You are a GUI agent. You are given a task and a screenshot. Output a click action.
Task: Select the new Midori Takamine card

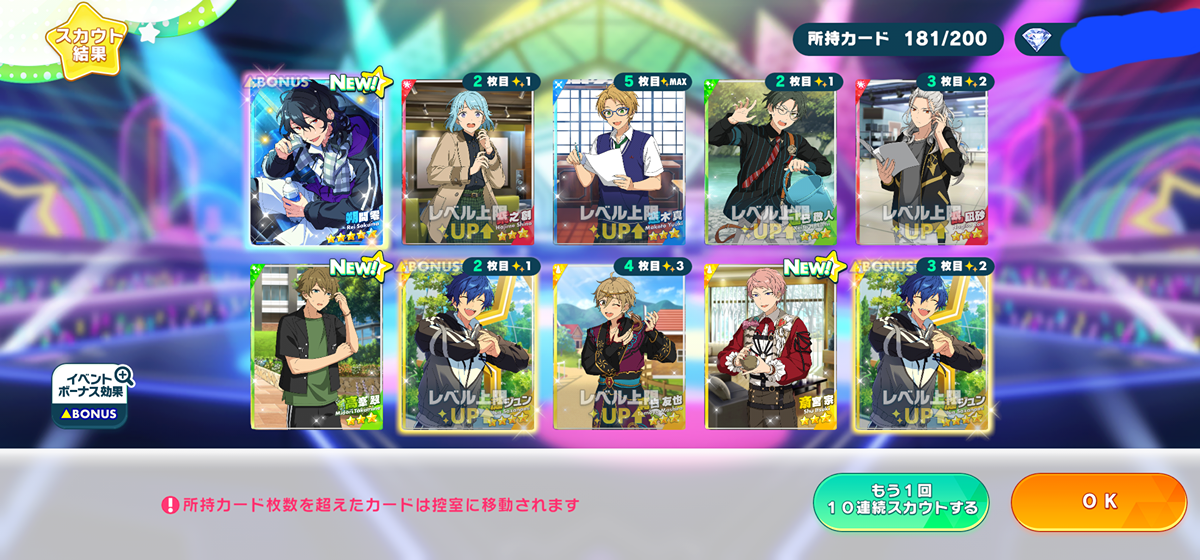coord(315,348)
